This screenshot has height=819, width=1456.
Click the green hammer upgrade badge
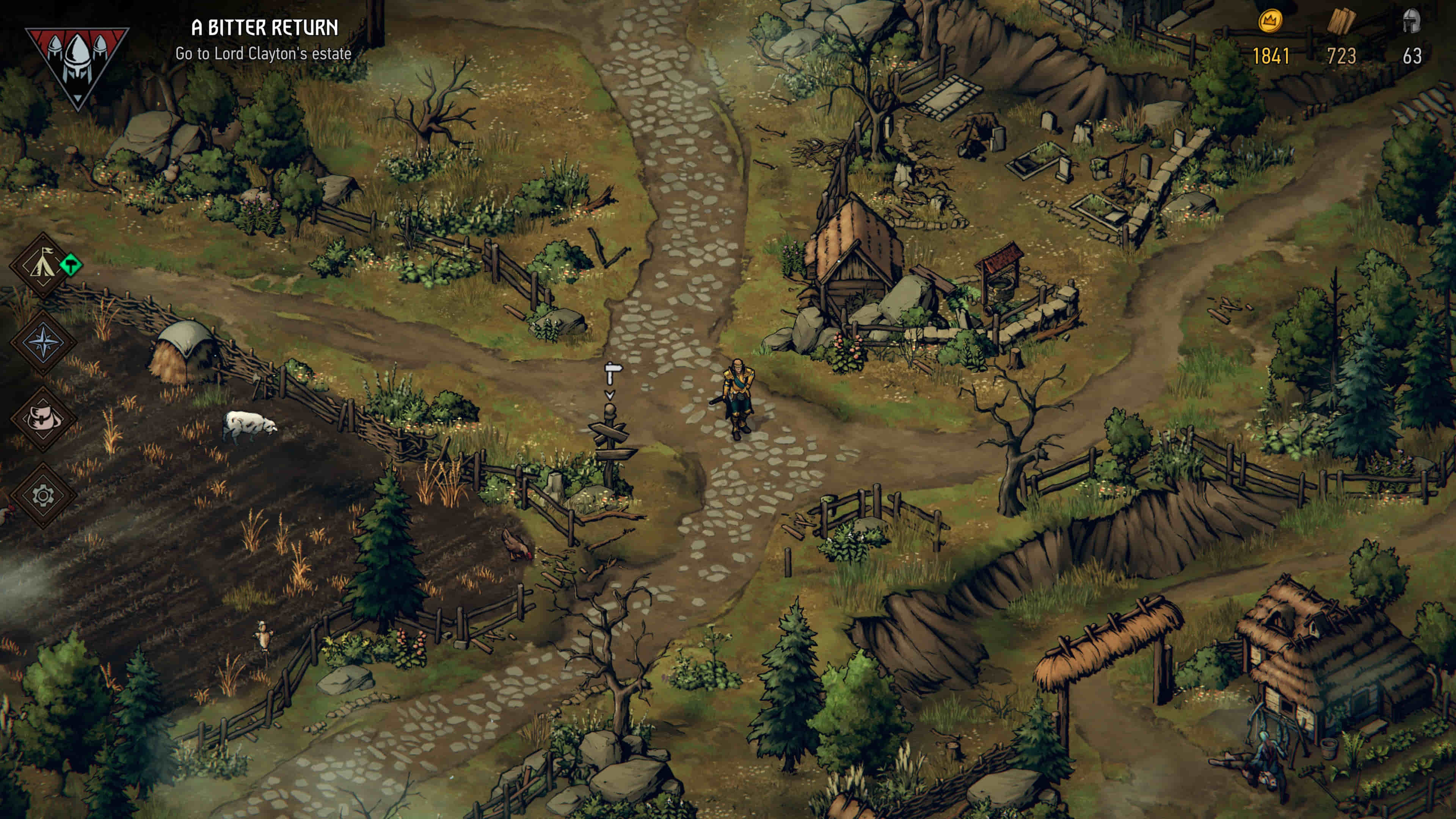[x=71, y=265]
